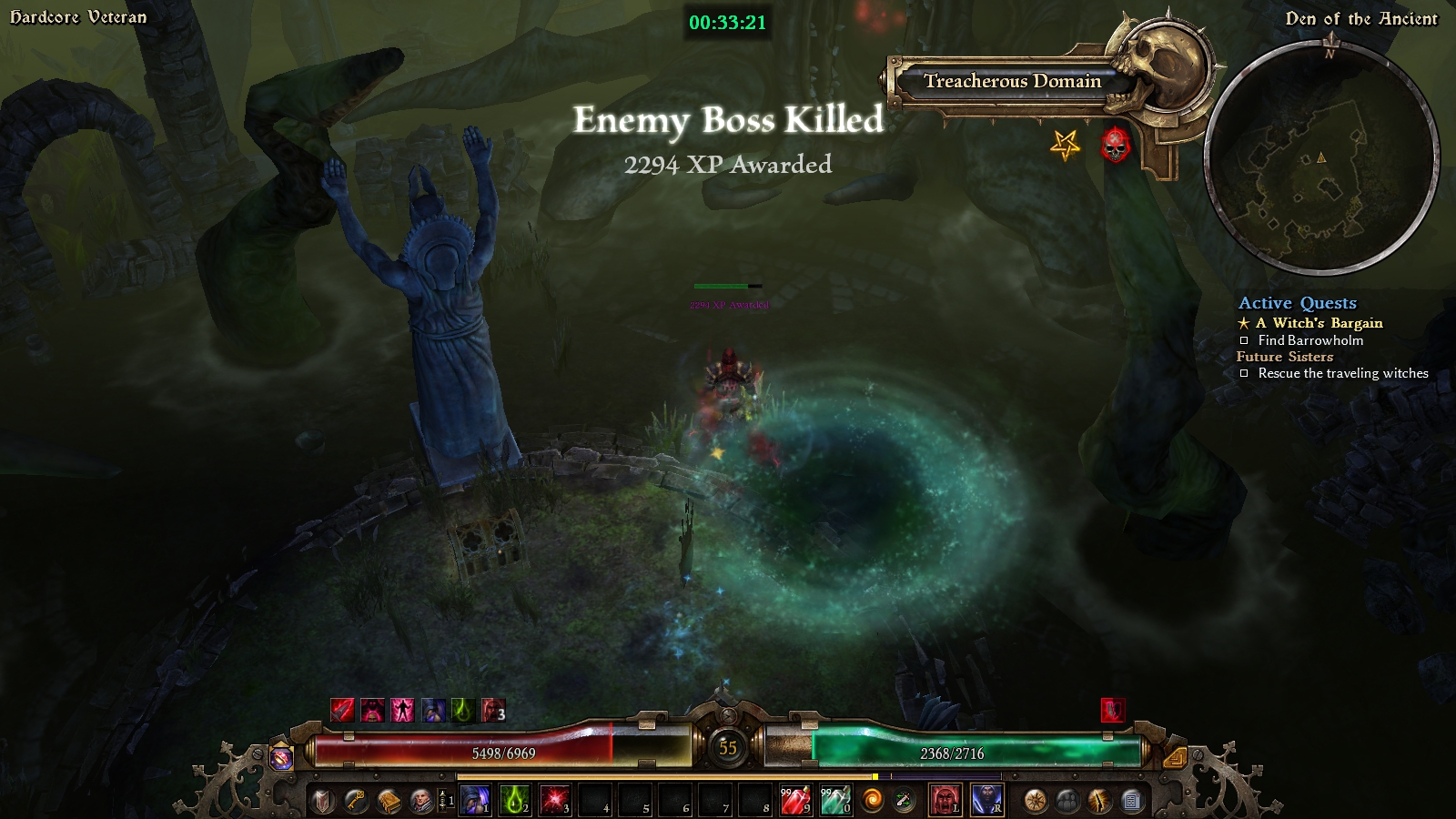Viewport: 1456px width, 819px height.
Task: Open the glowing rift faction button
Action: point(1099,801)
